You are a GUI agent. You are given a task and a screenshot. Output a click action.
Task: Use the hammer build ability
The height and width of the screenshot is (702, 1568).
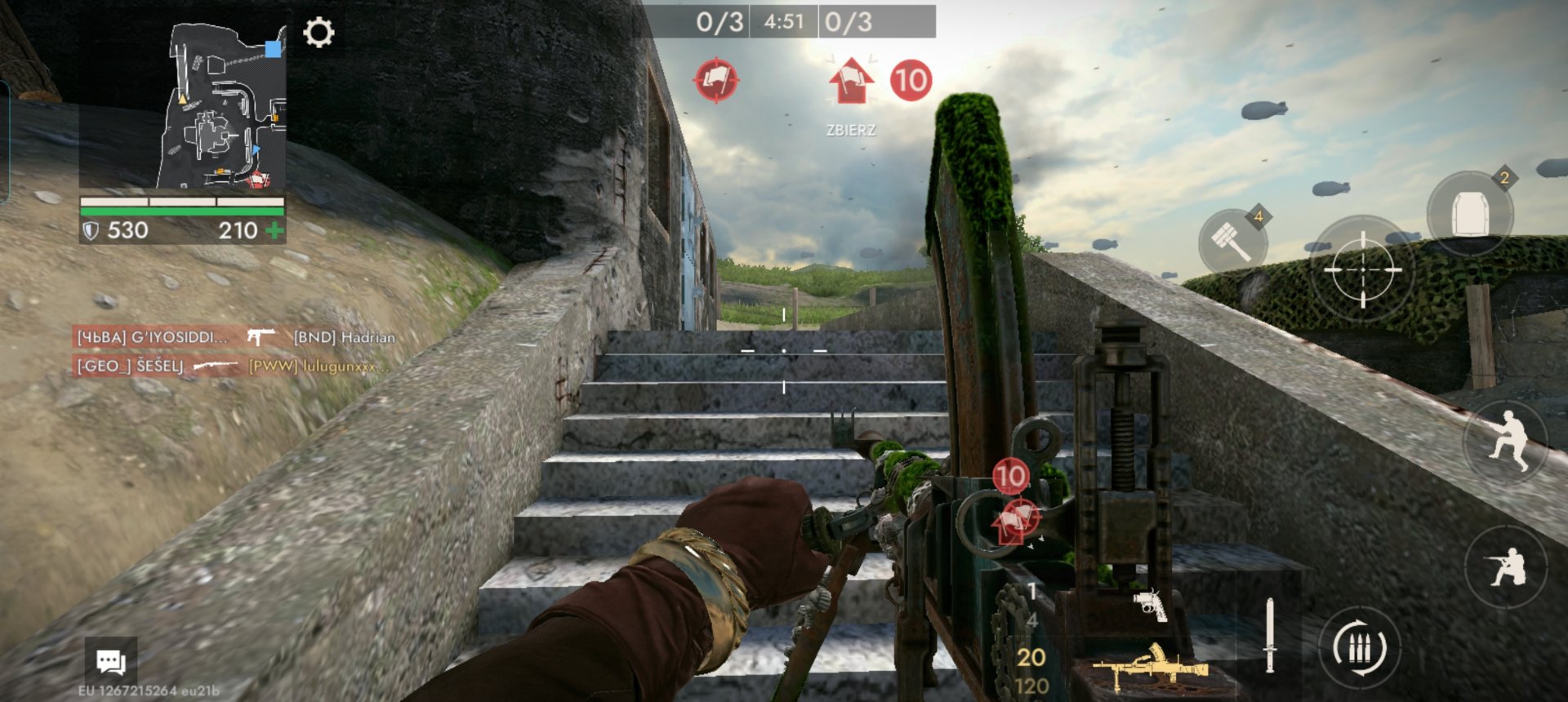click(1232, 241)
